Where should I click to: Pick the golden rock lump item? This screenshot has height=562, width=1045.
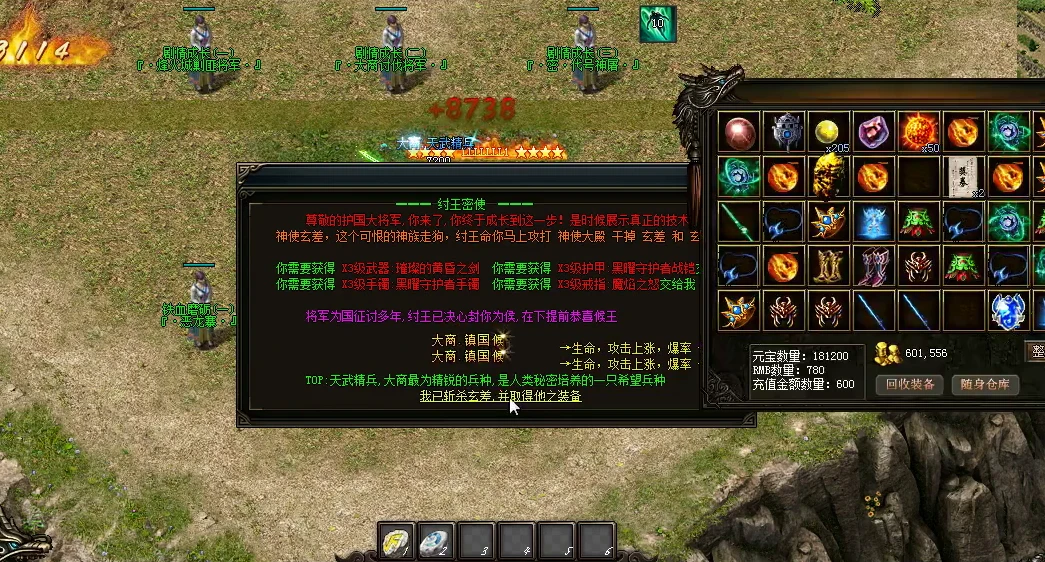(x=830, y=176)
